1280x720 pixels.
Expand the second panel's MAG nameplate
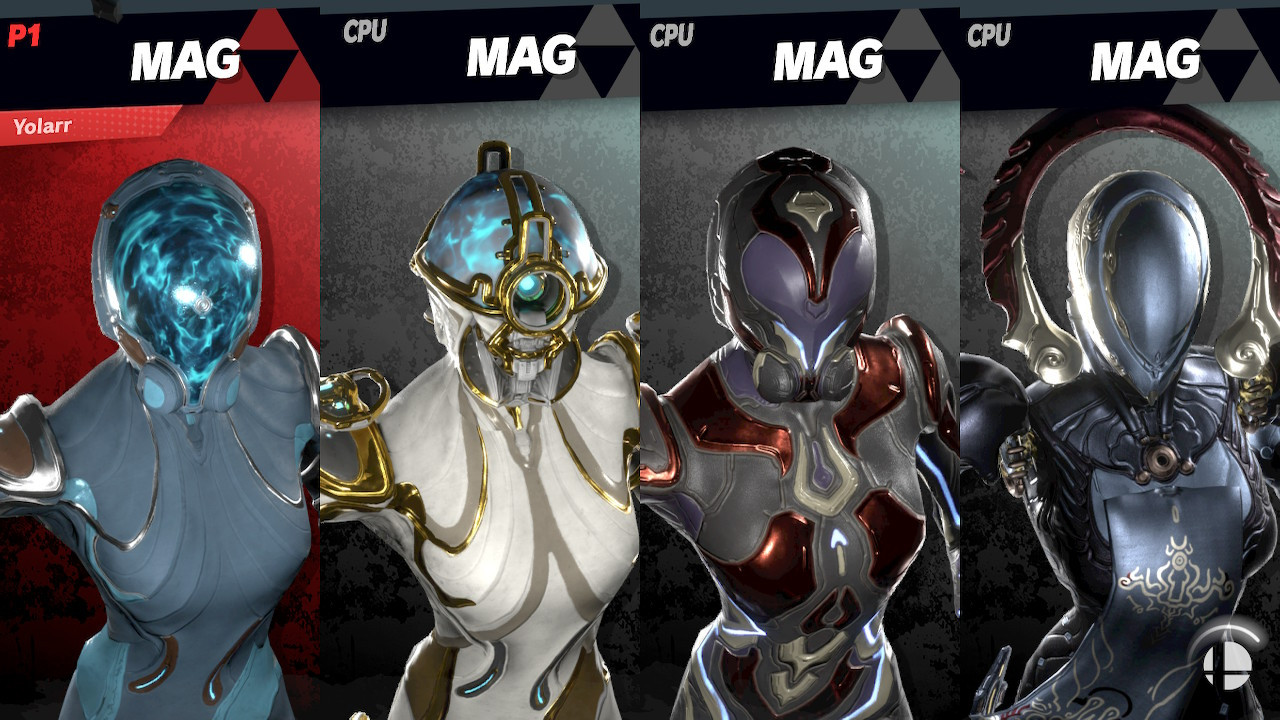(520, 50)
